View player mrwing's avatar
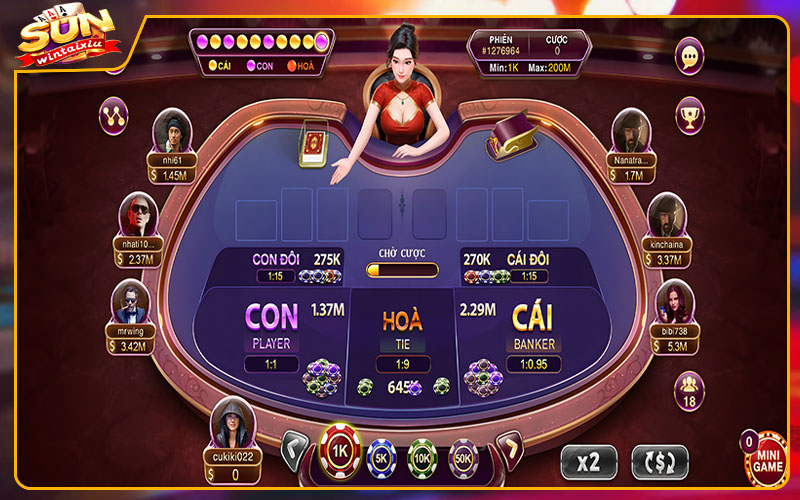800x500 pixels. click(x=131, y=302)
